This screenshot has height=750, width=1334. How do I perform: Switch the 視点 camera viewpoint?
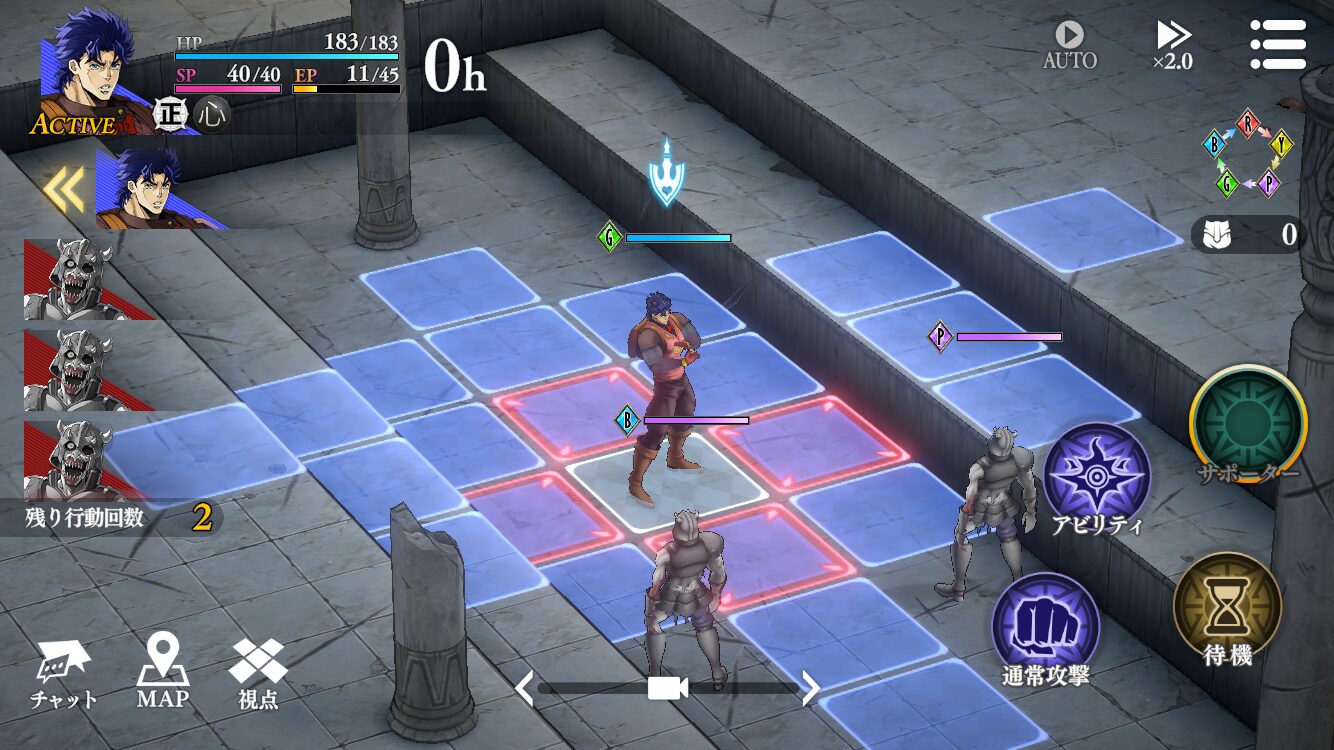tap(258, 672)
